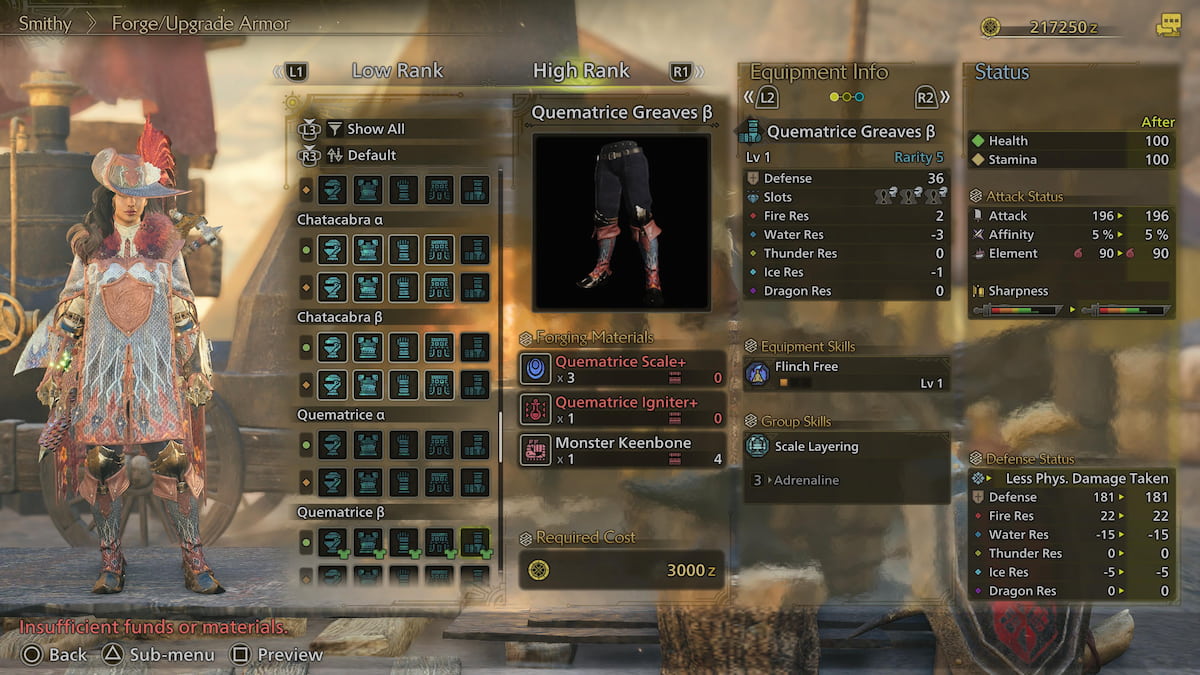Select the highlighted Quematrice β greaves slot
This screenshot has height=675, width=1200.
pos(475,543)
